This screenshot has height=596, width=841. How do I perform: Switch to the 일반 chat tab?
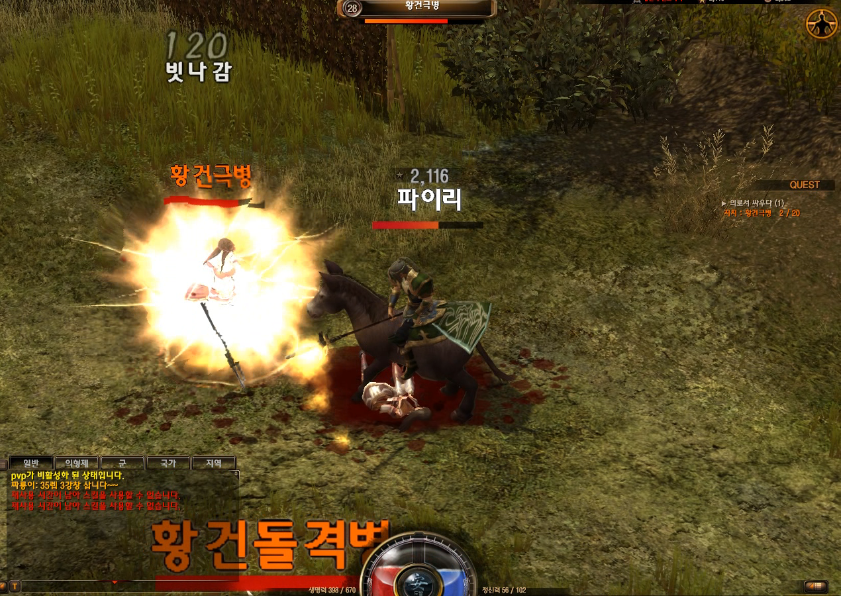click(29, 463)
